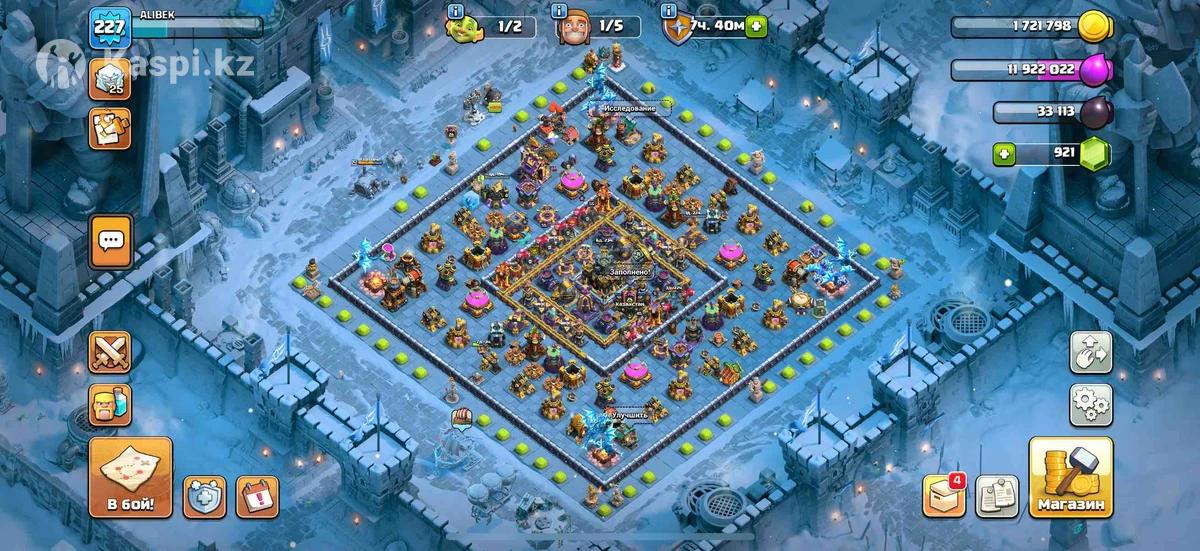
Task: Open the box icon with 4 badge
Action: point(944,495)
